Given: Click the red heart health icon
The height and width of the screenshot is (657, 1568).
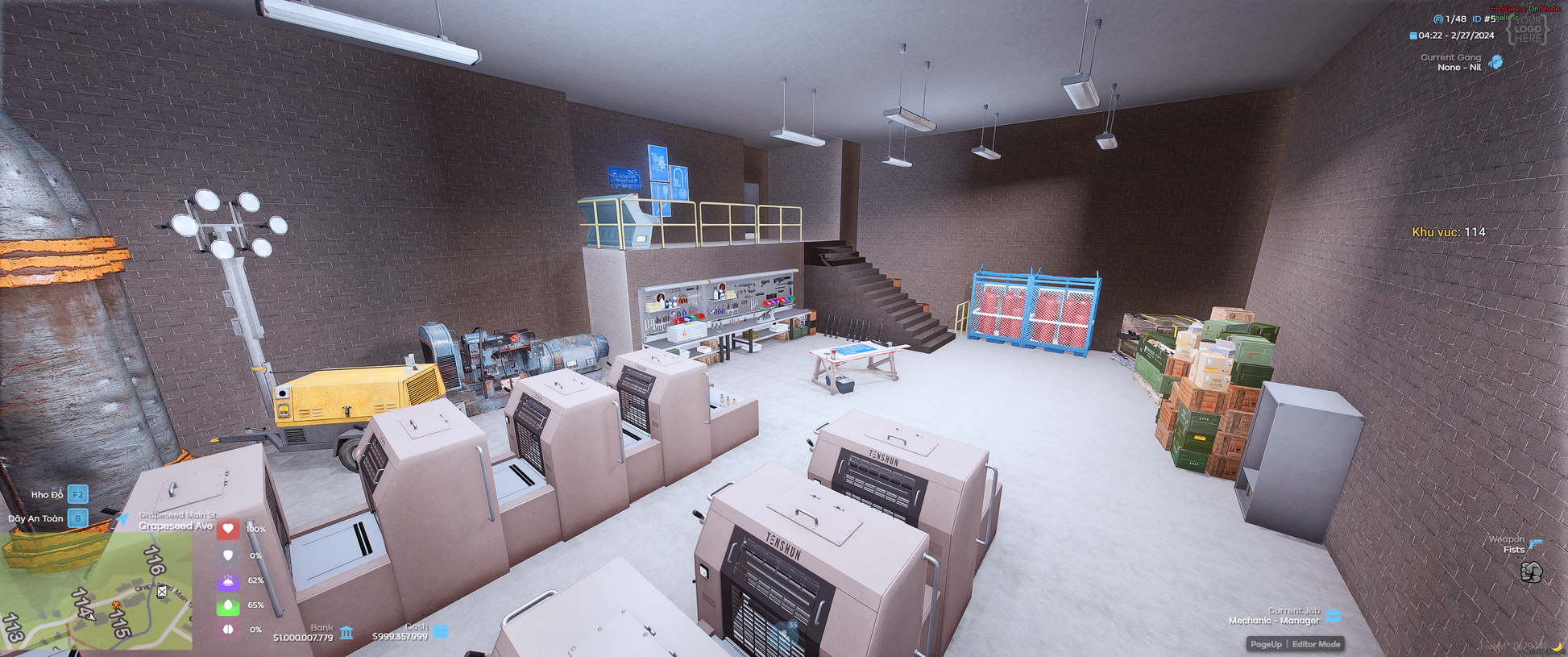Looking at the screenshot, I should (228, 529).
